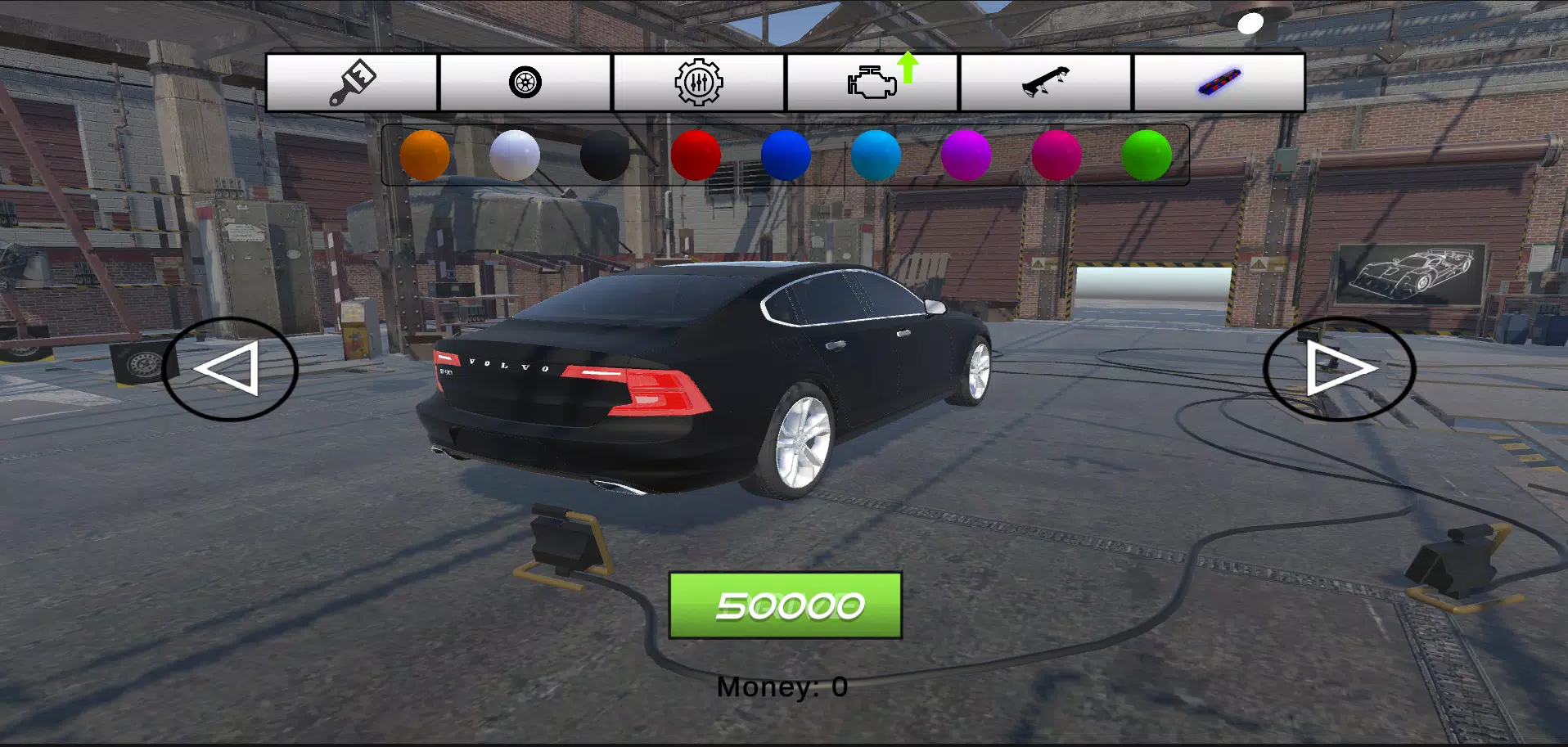Select the blue paint color

click(x=787, y=155)
